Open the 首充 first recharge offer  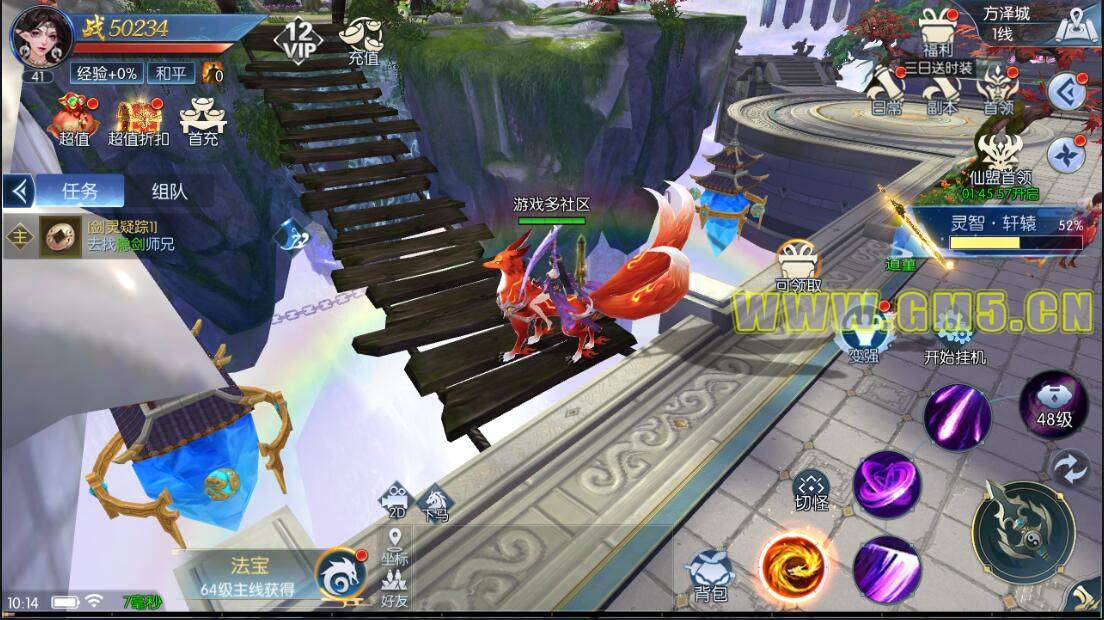[x=203, y=120]
